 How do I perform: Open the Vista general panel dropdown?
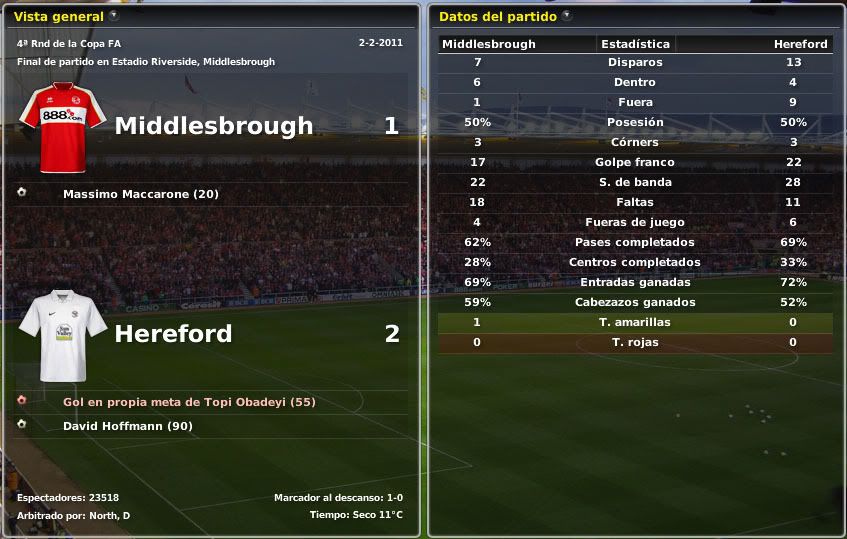point(113,16)
